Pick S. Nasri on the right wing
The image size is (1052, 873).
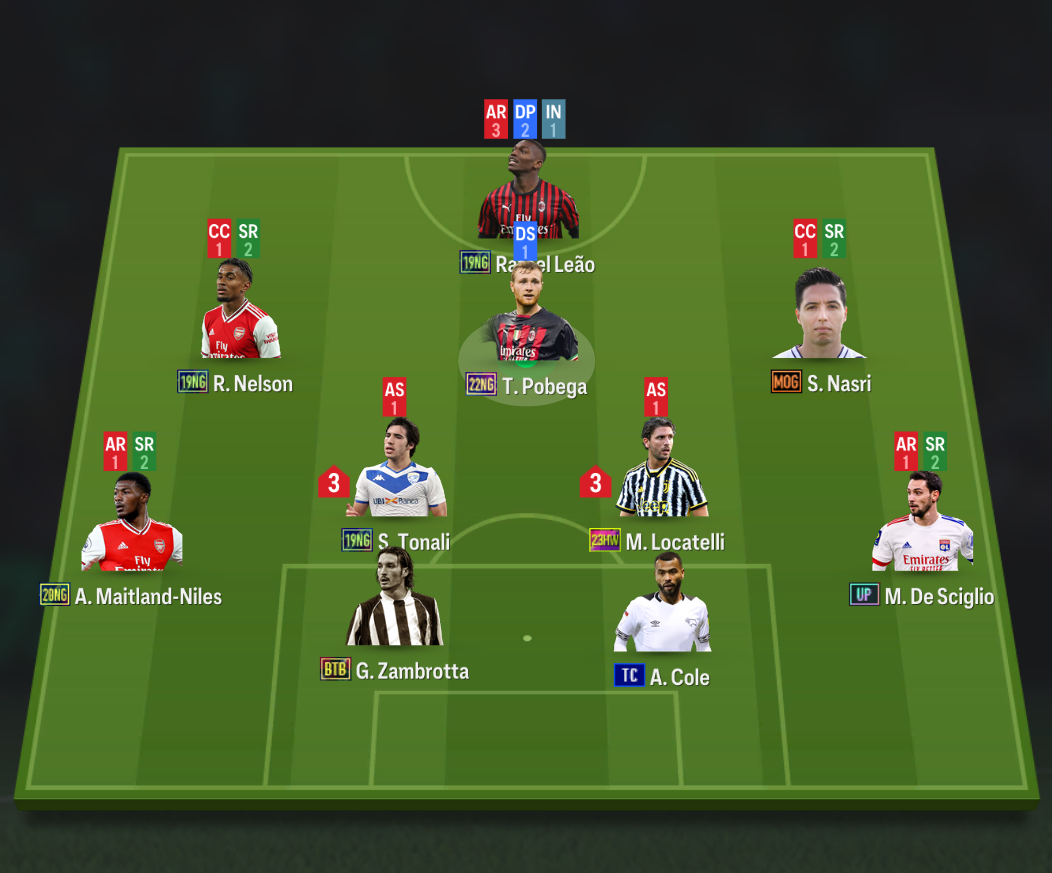point(819,316)
